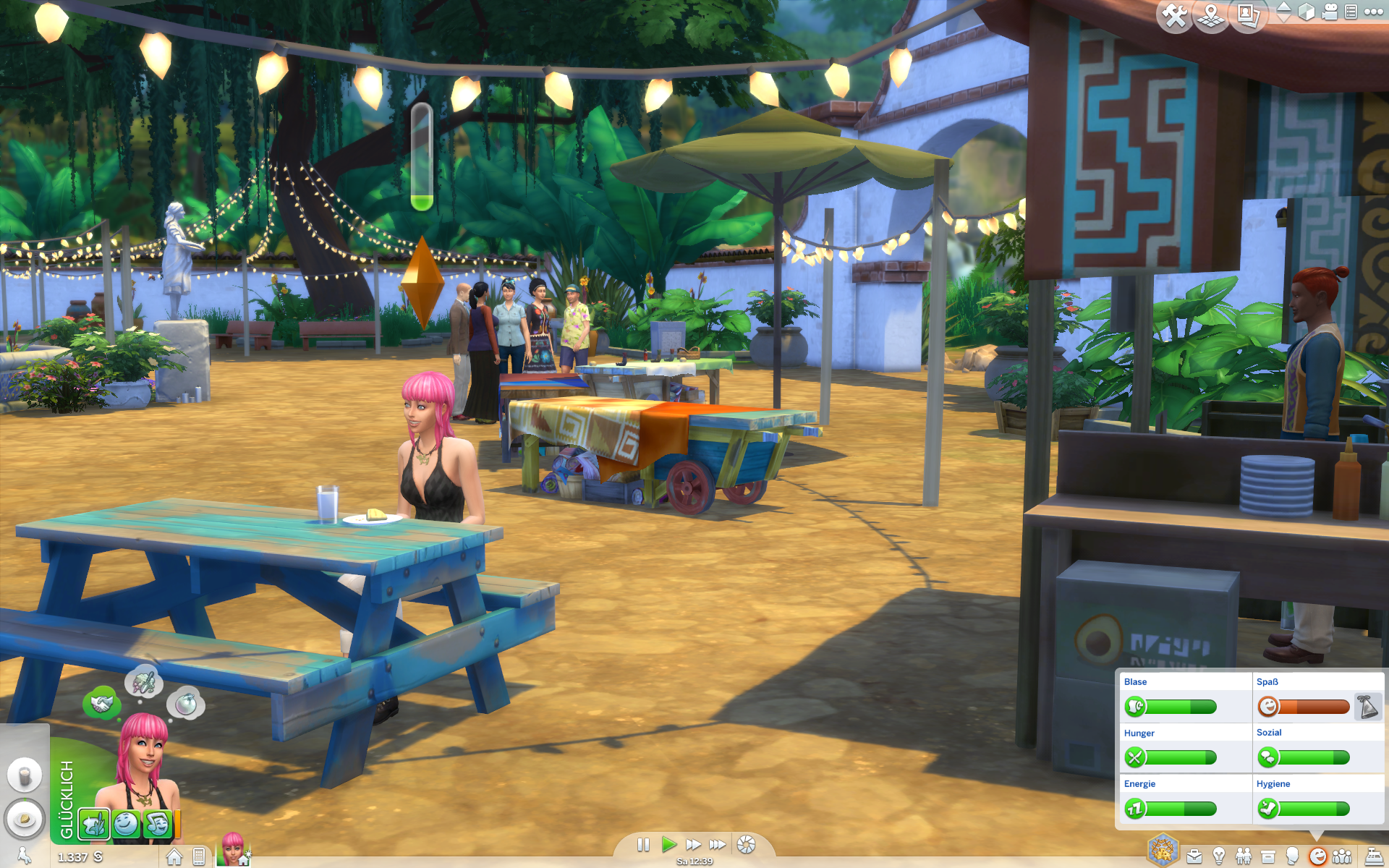Open the career briefcase panel
The image size is (1389, 868).
click(x=1194, y=857)
